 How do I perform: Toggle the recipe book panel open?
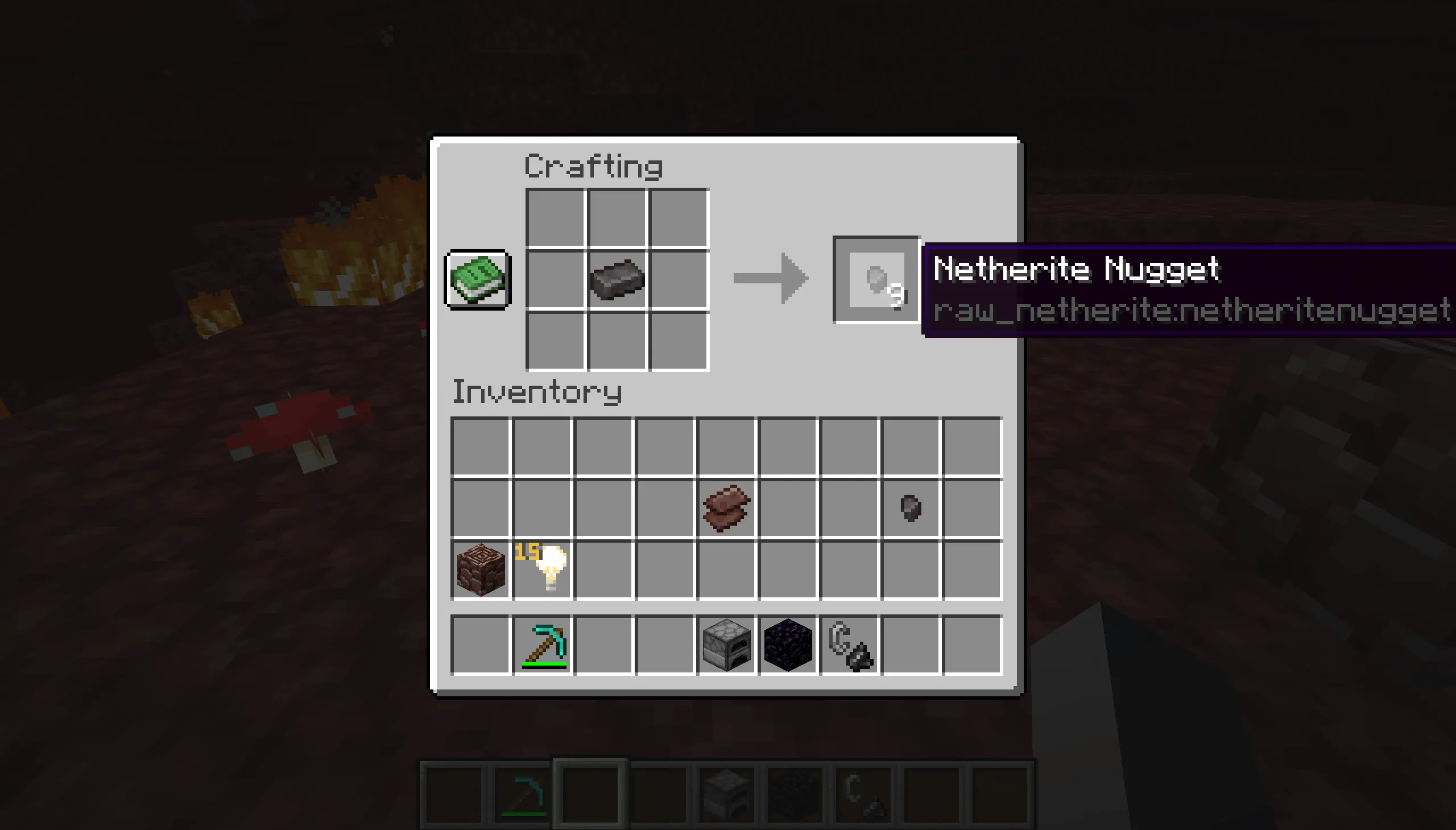(x=477, y=279)
